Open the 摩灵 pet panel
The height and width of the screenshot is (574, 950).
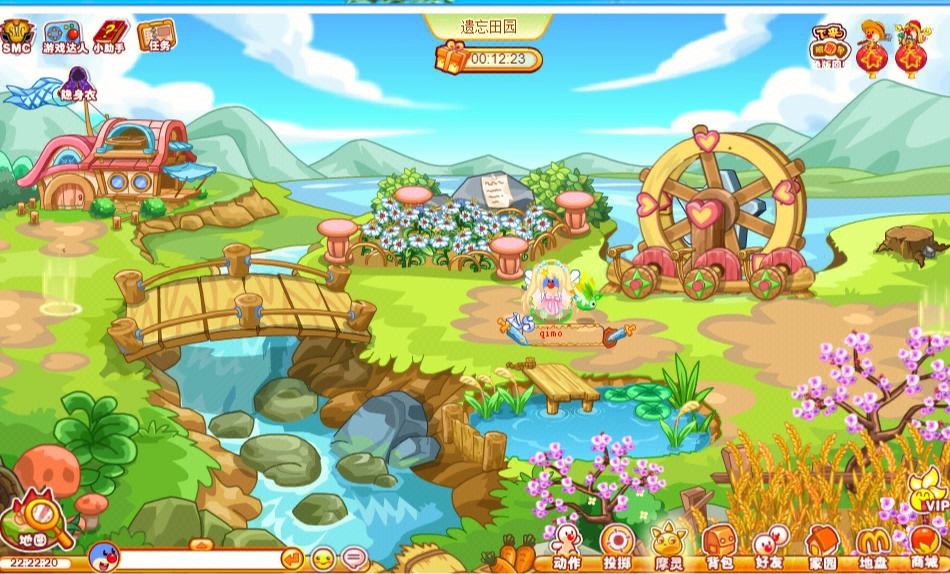tap(668, 548)
